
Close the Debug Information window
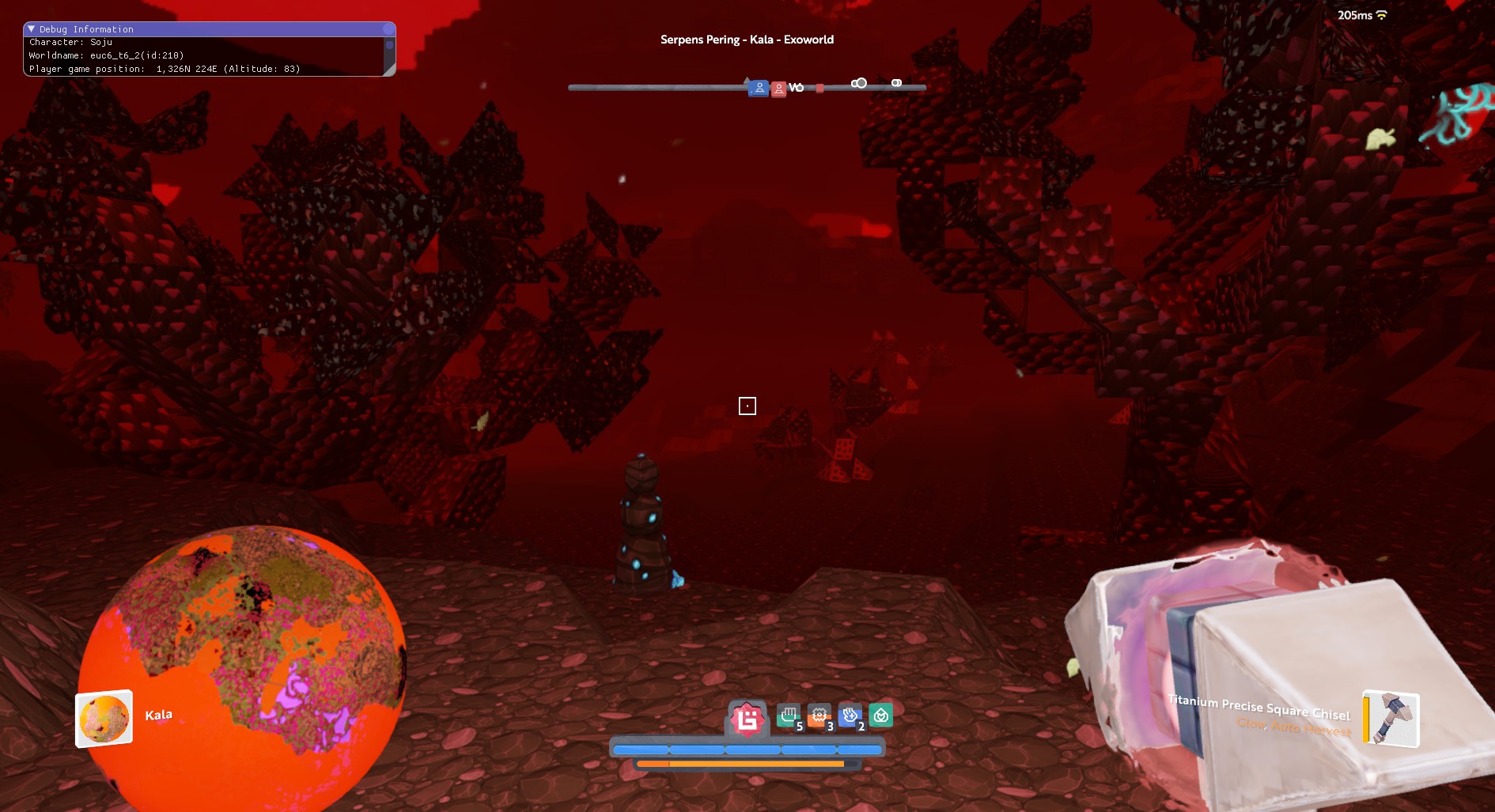(x=388, y=29)
